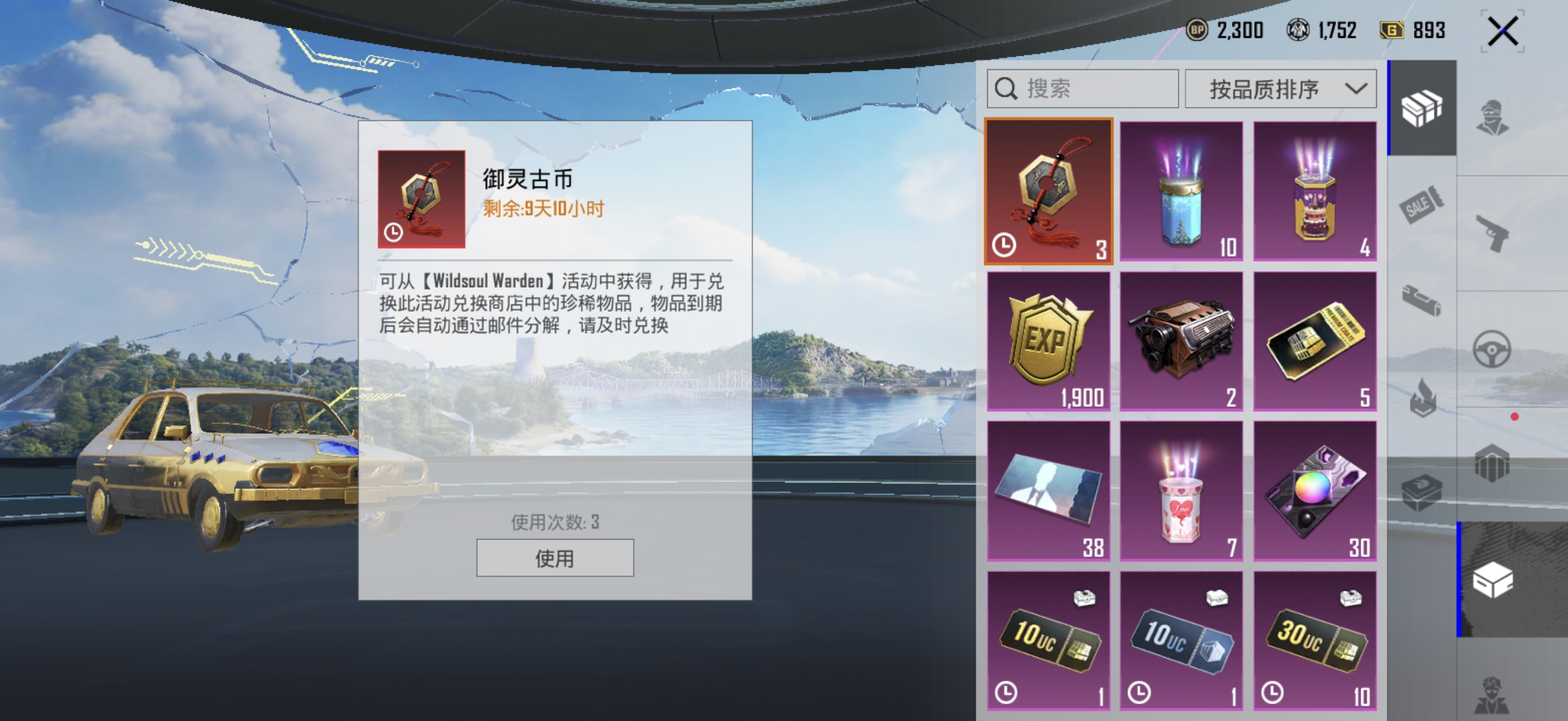The image size is (1568, 721).
Task: Open the 按品质排序 sort dropdown
Action: point(1281,88)
